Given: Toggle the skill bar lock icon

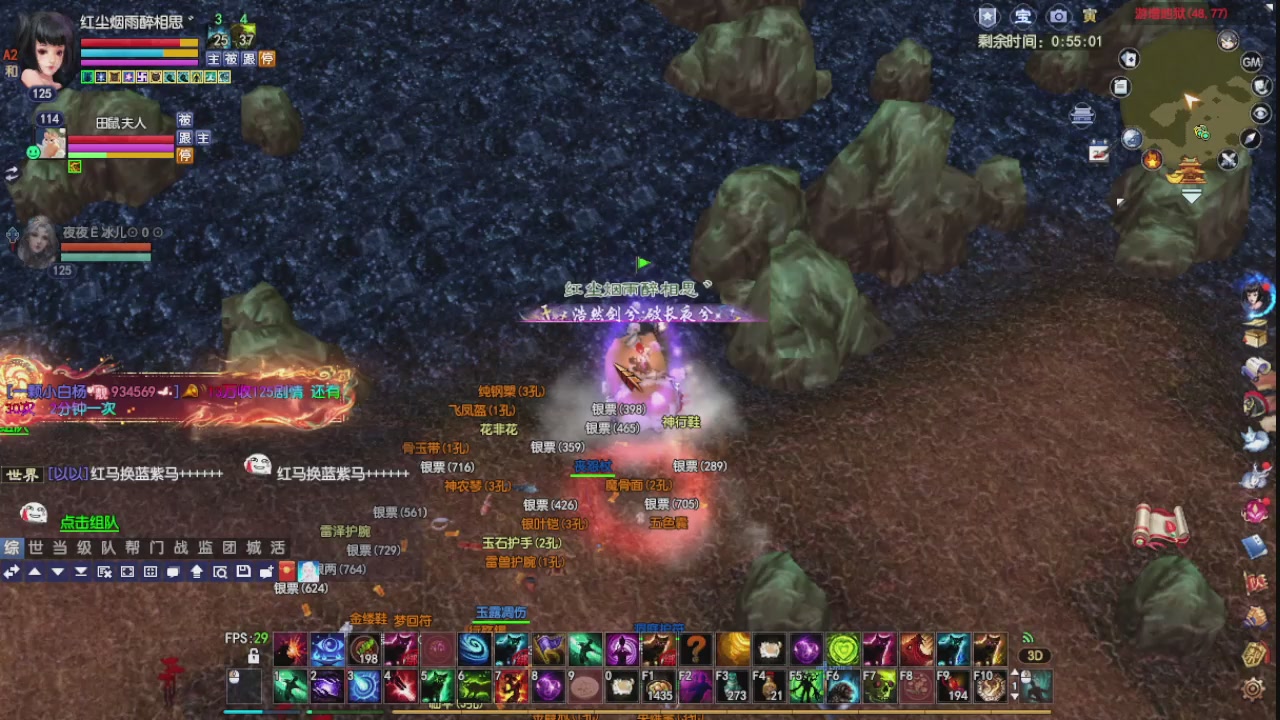Looking at the screenshot, I should click(254, 656).
